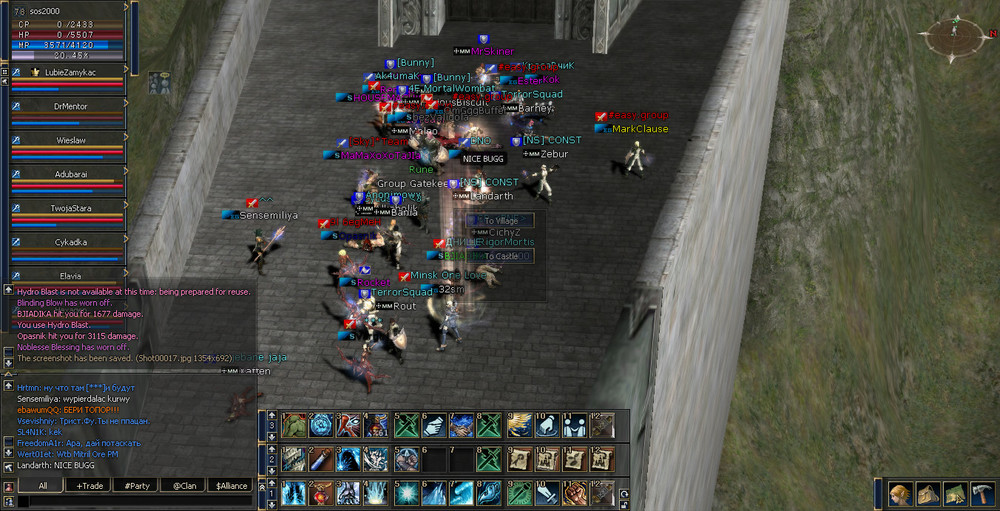The image size is (1000, 511).
Task: Use the golden fist skill in hotbar 1
Action: coord(573,493)
